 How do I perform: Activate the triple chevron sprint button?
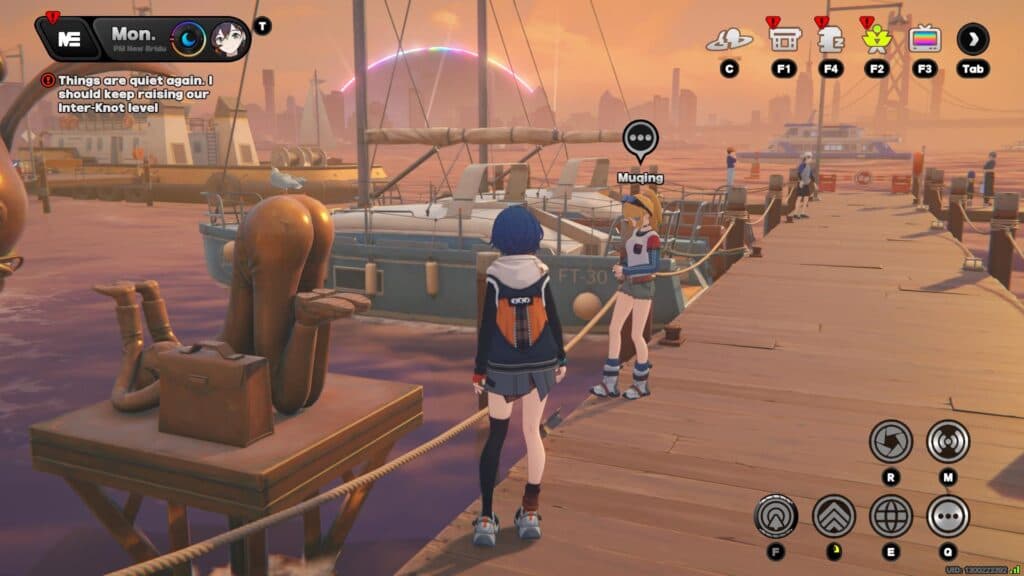[x=833, y=516]
